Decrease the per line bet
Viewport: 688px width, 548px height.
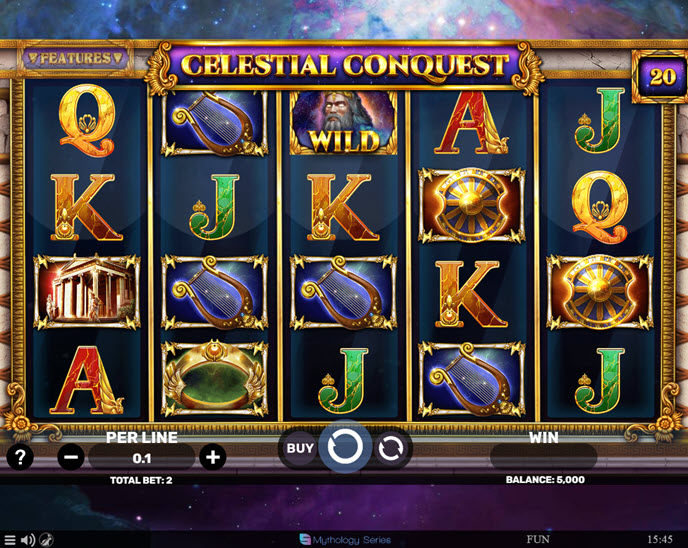70,458
